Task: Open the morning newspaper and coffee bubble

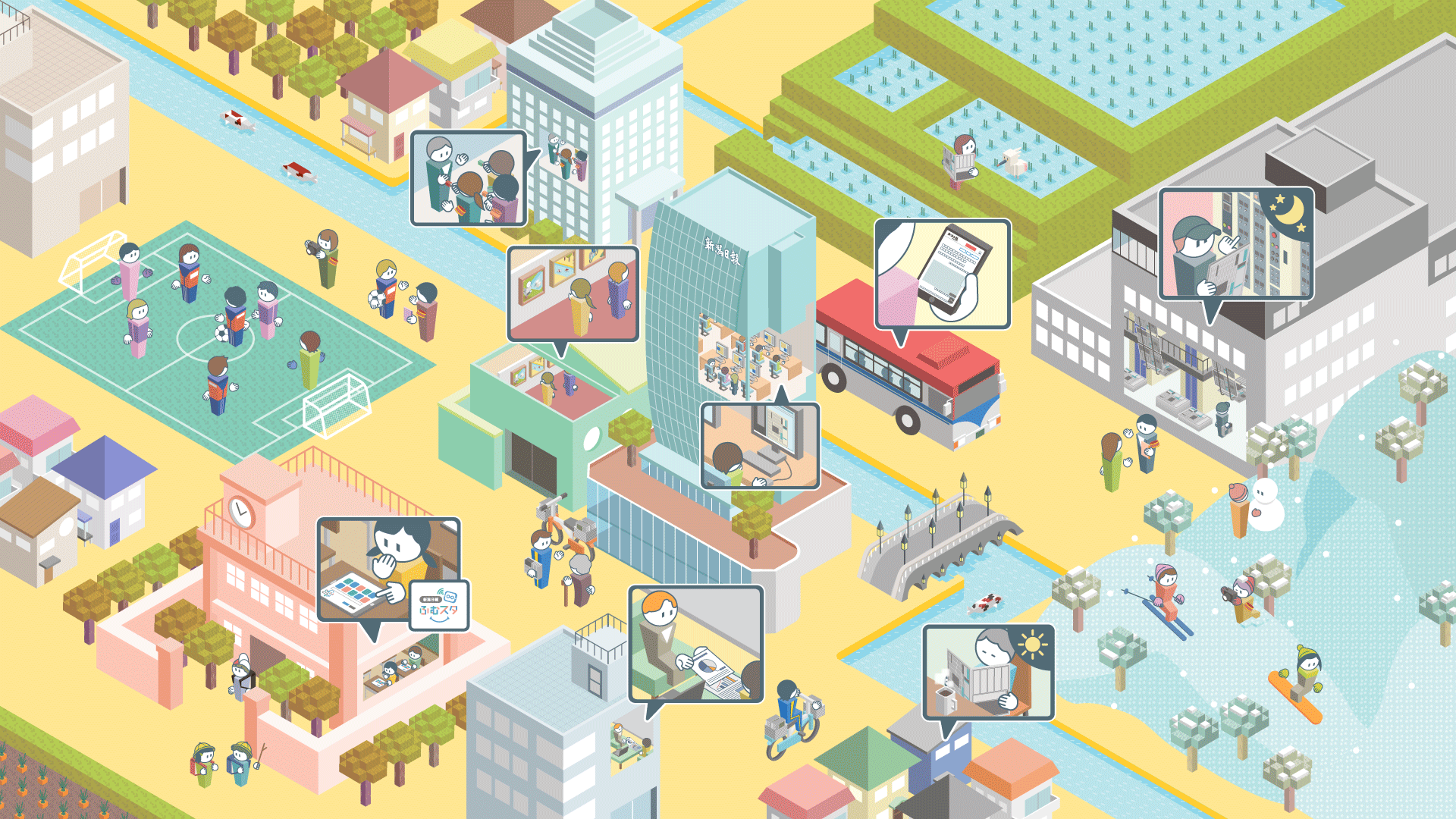Action: point(988,672)
